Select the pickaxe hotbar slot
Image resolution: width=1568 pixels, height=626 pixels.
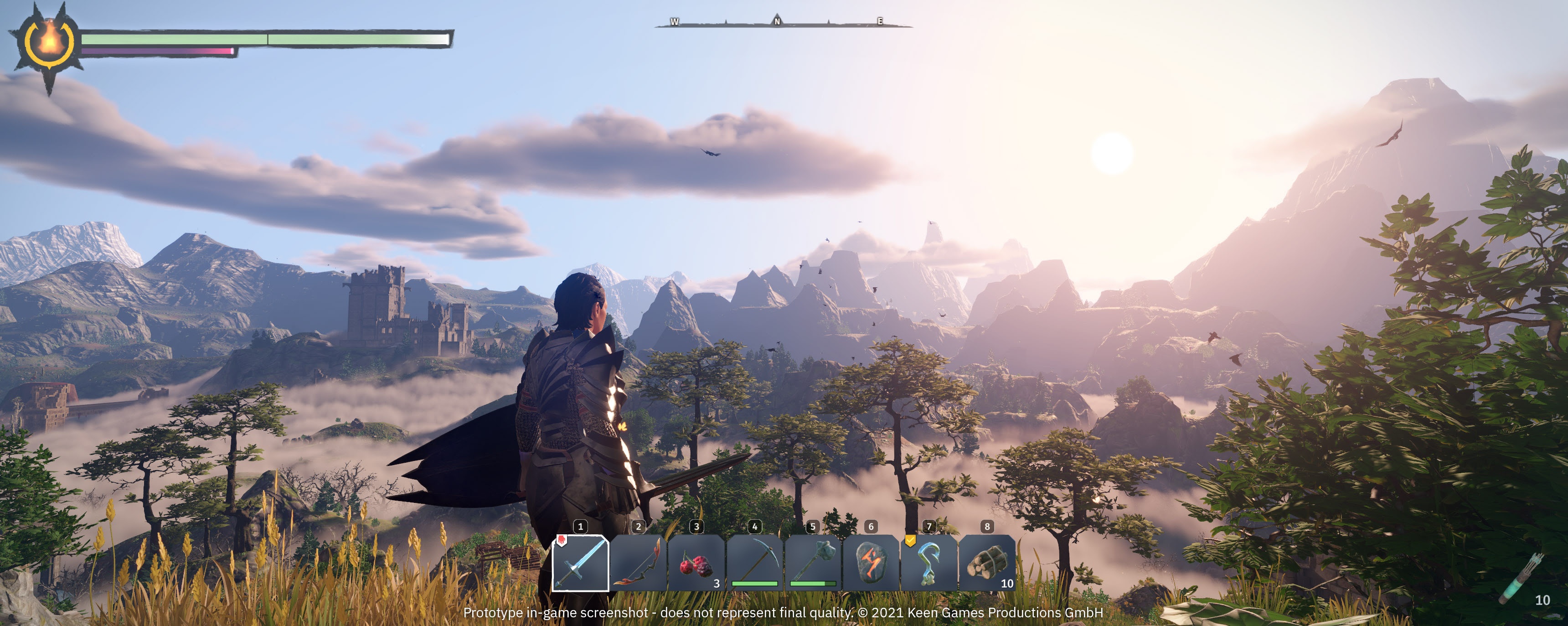pos(755,563)
